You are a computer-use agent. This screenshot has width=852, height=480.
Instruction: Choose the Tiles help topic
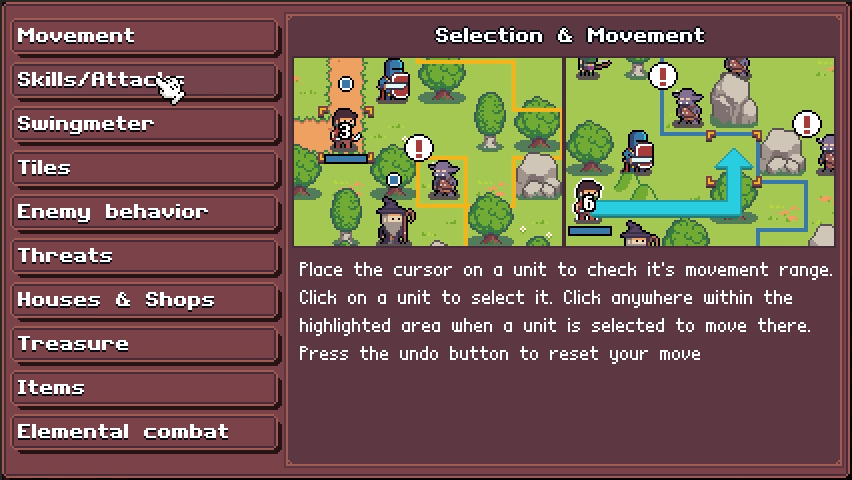point(145,168)
